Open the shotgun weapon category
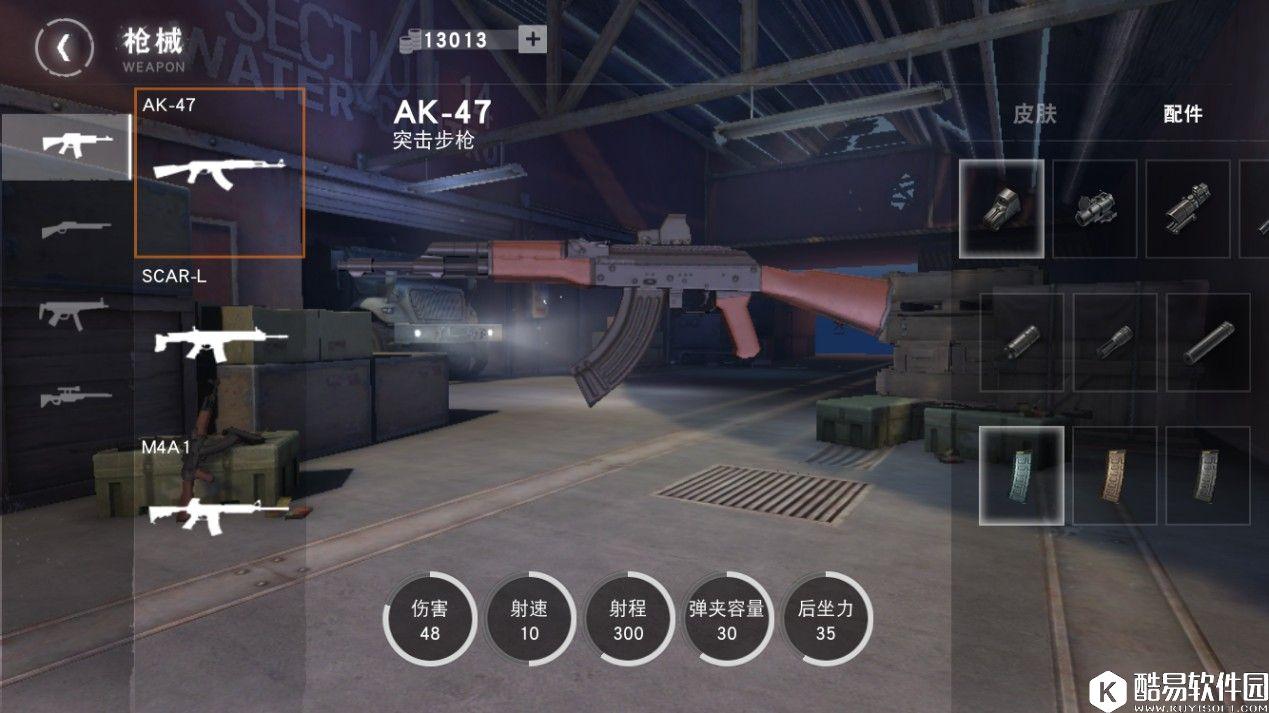 [x=66, y=229]
